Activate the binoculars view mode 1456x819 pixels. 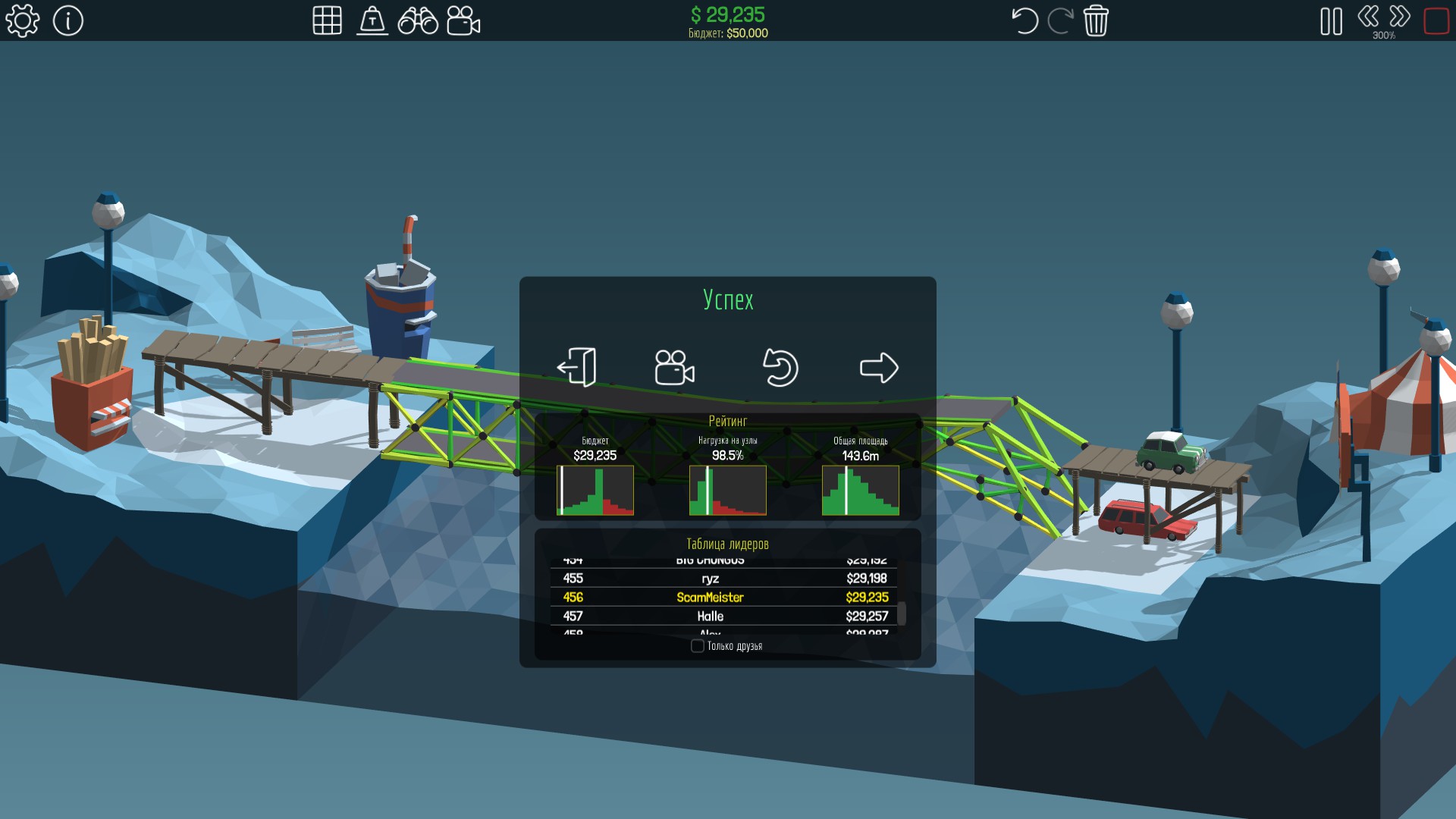418,20
